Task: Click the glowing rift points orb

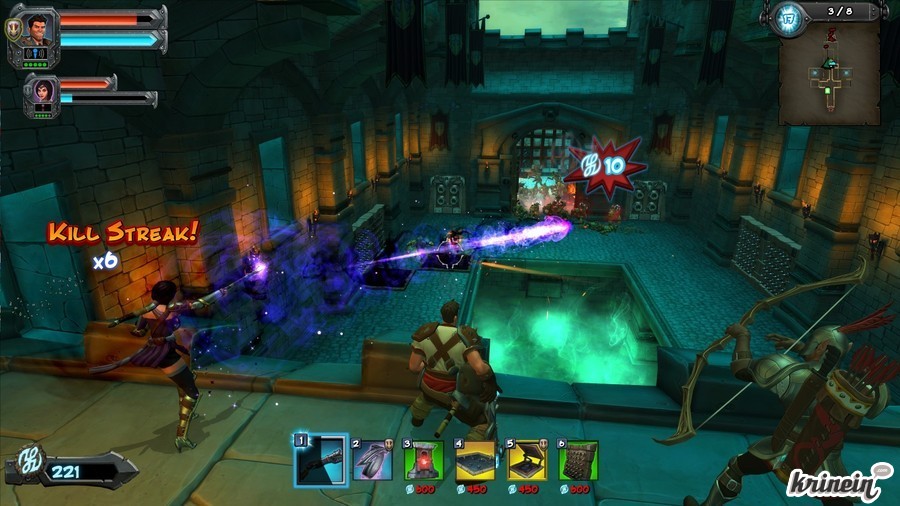Action: pos(785,19)
